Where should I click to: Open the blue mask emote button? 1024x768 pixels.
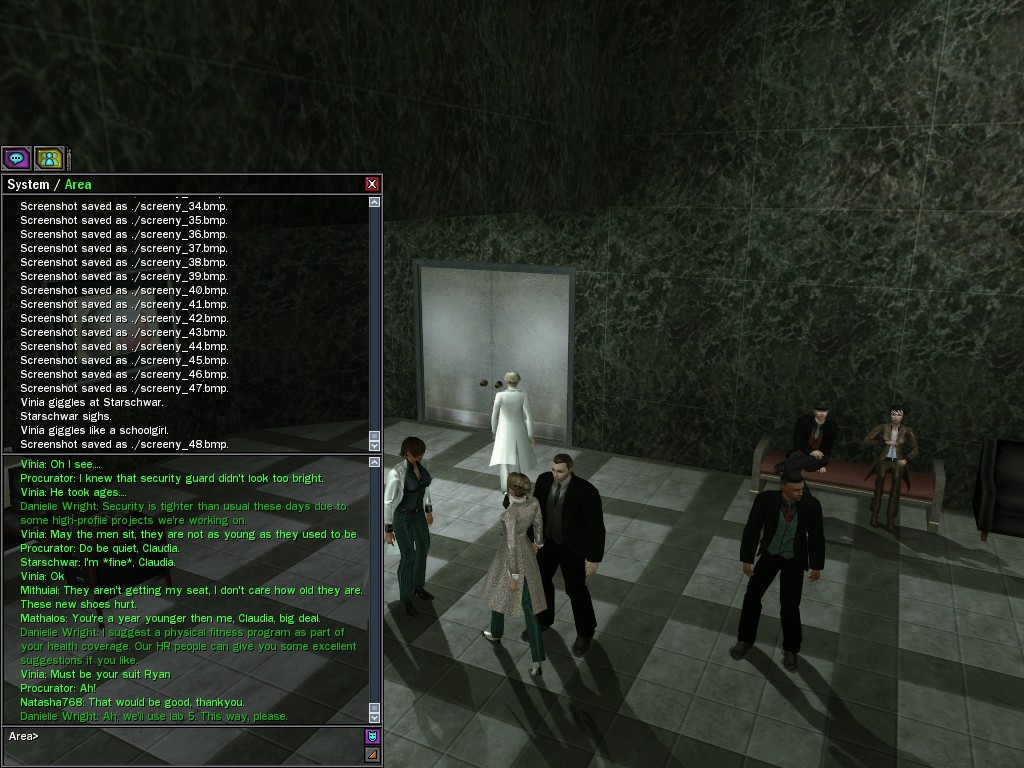372,737
